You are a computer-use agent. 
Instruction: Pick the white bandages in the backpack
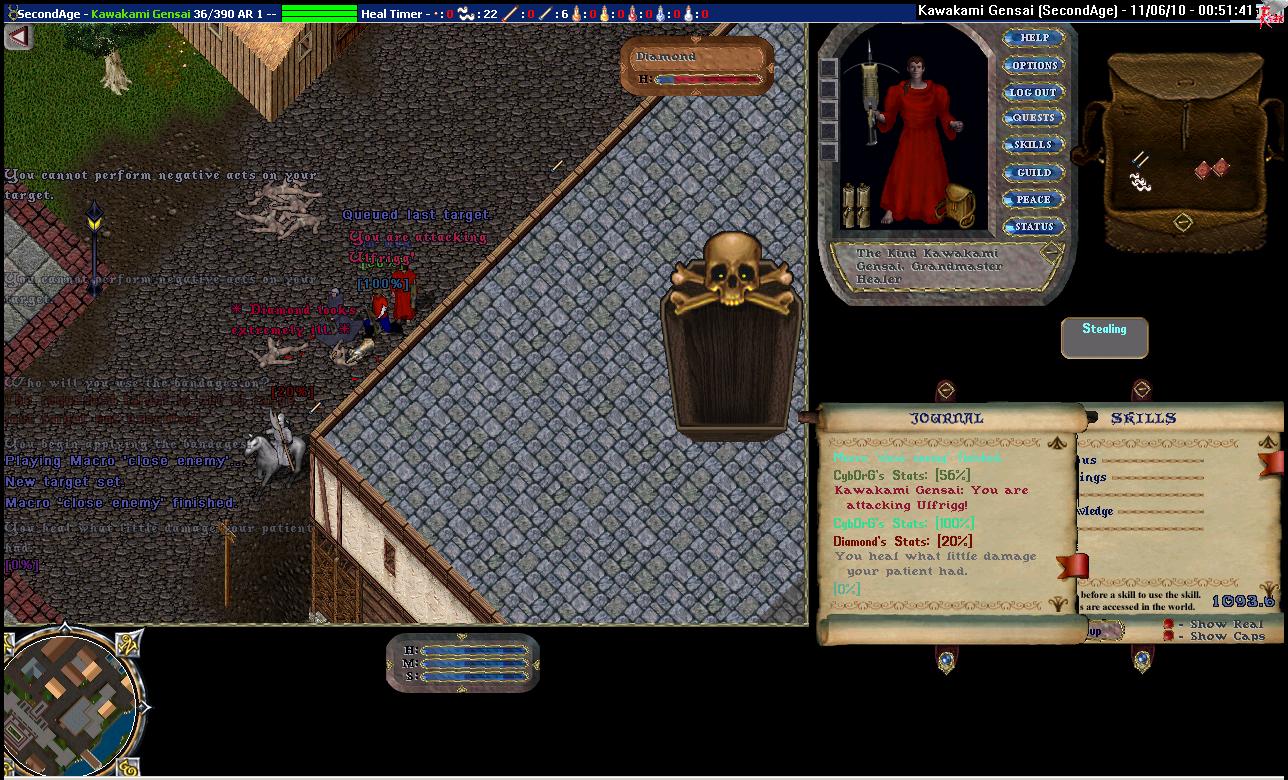pyautogui.click(x=1140, y=182)
